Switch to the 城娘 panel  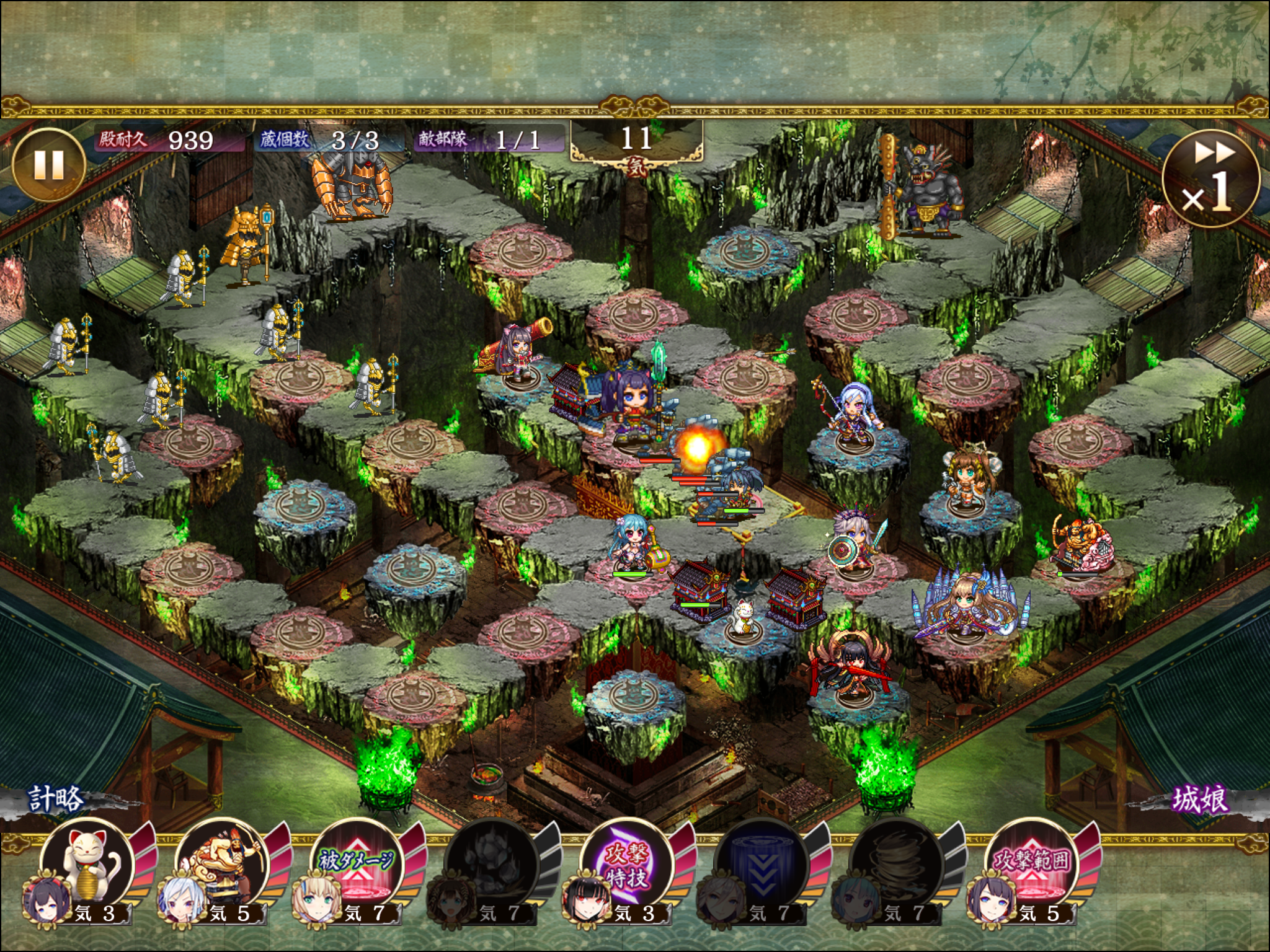(x=1199, y=800)
